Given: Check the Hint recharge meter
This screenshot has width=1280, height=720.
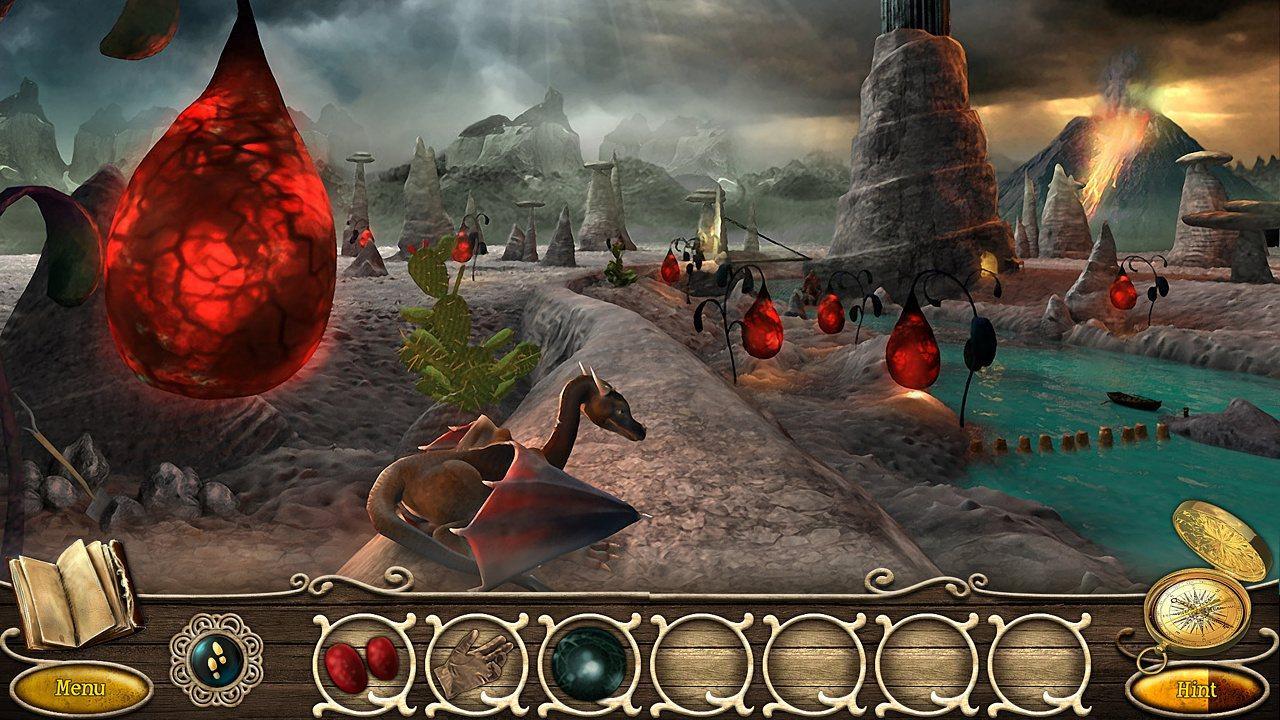Looking at the screenshot, I should pyautogui.click(x=1199, y=689).
